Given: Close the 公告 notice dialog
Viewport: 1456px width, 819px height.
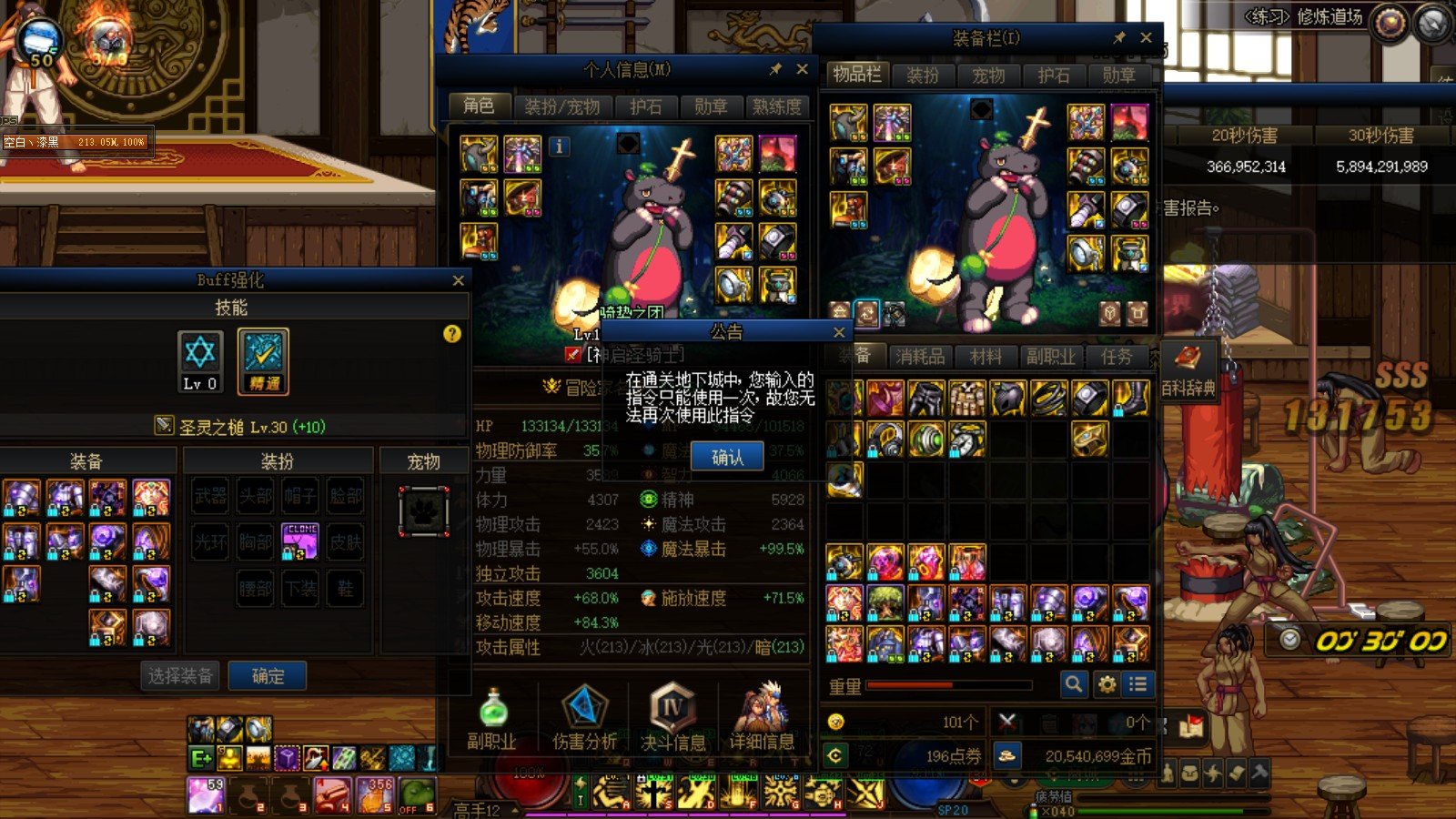Looking at the screenshot, I should 839,332.
